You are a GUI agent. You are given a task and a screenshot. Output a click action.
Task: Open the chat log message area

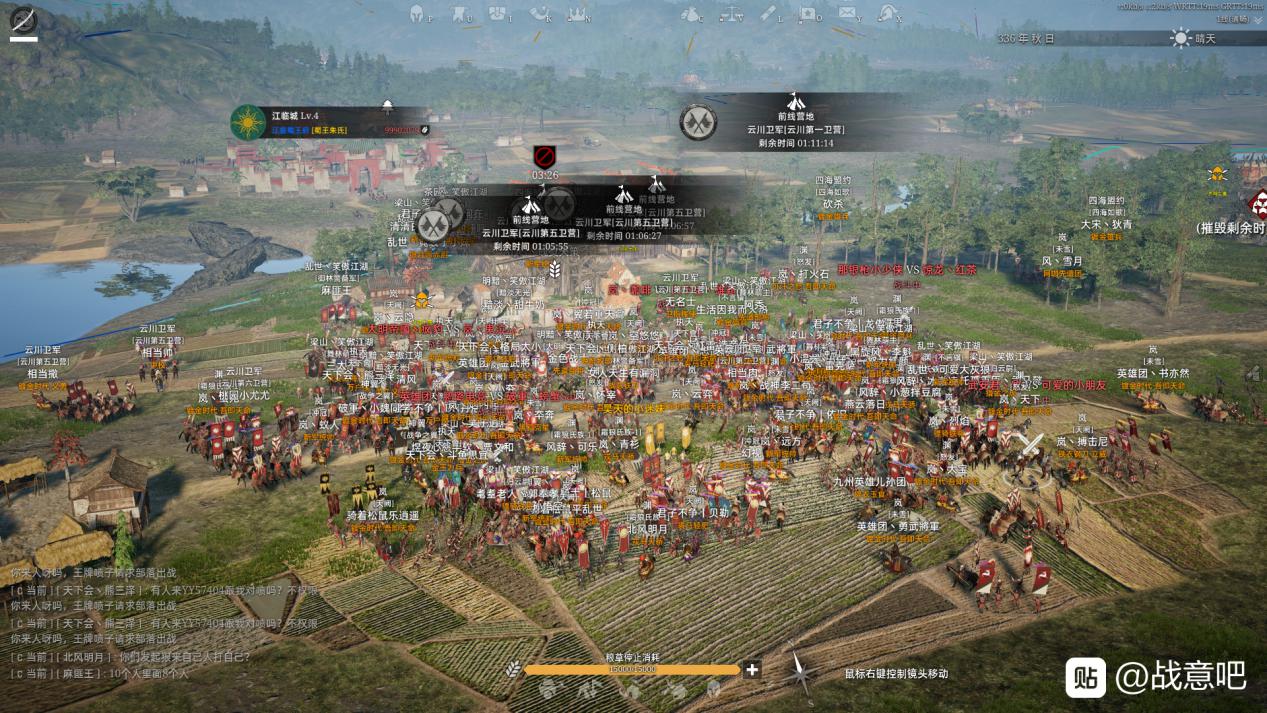(x=130, y=622)
